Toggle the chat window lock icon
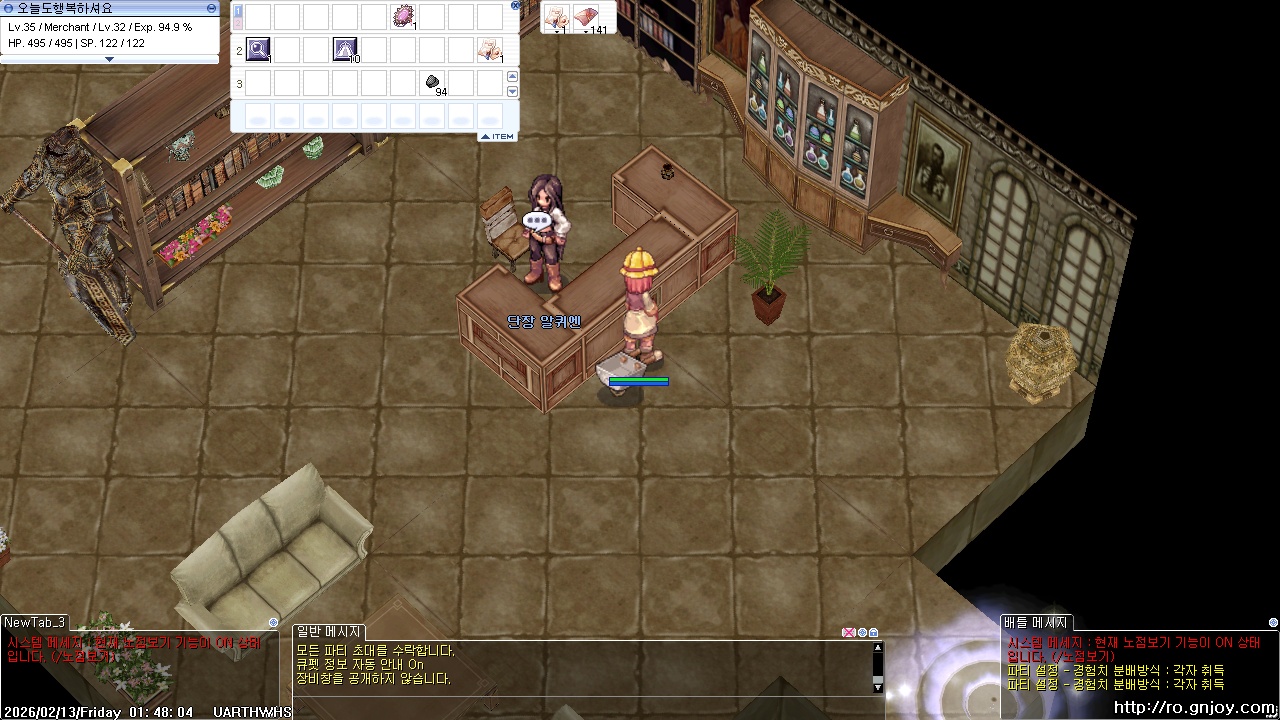 point(873,632)
